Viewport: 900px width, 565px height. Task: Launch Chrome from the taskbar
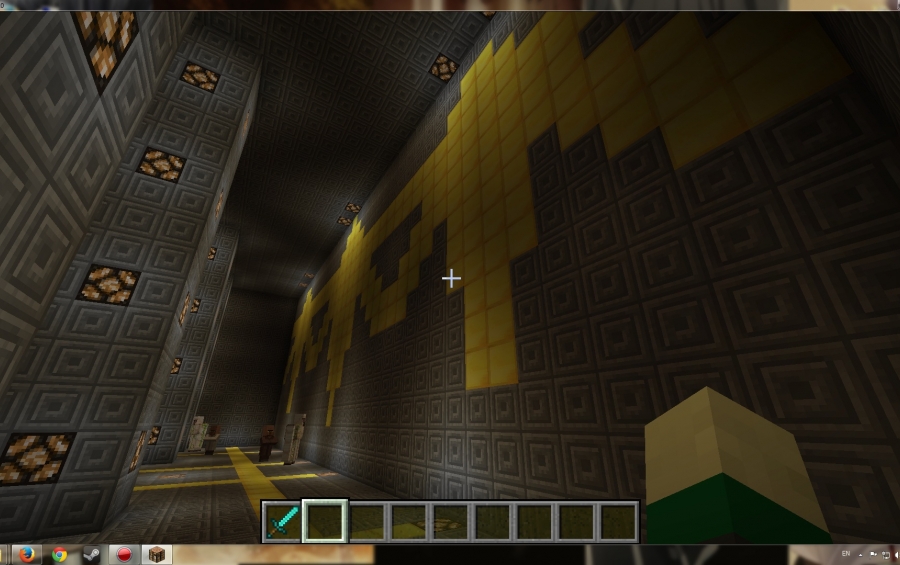click(60, 555)
